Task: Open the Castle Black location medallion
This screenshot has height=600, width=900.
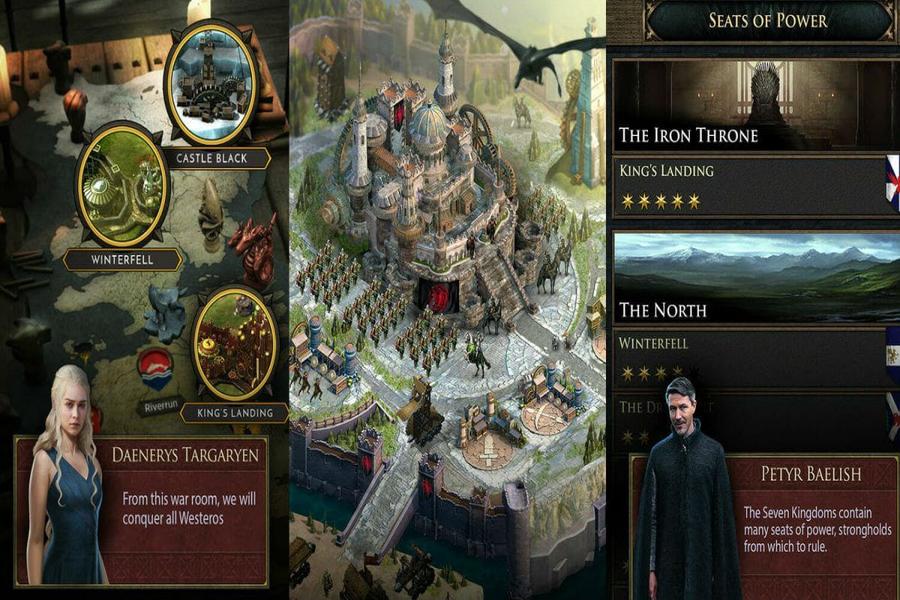Action: point(211,84)
